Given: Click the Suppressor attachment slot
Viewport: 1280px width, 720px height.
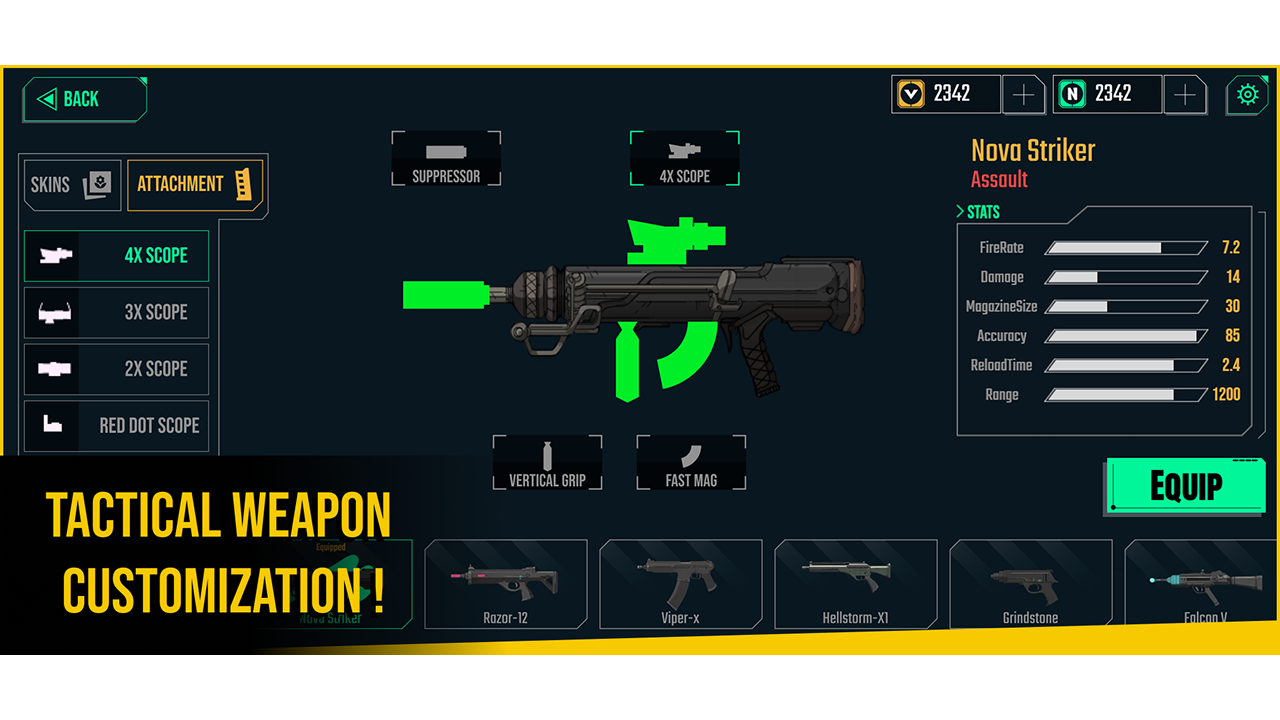Looking at the screenshot, I should click(x=446, y=158).
